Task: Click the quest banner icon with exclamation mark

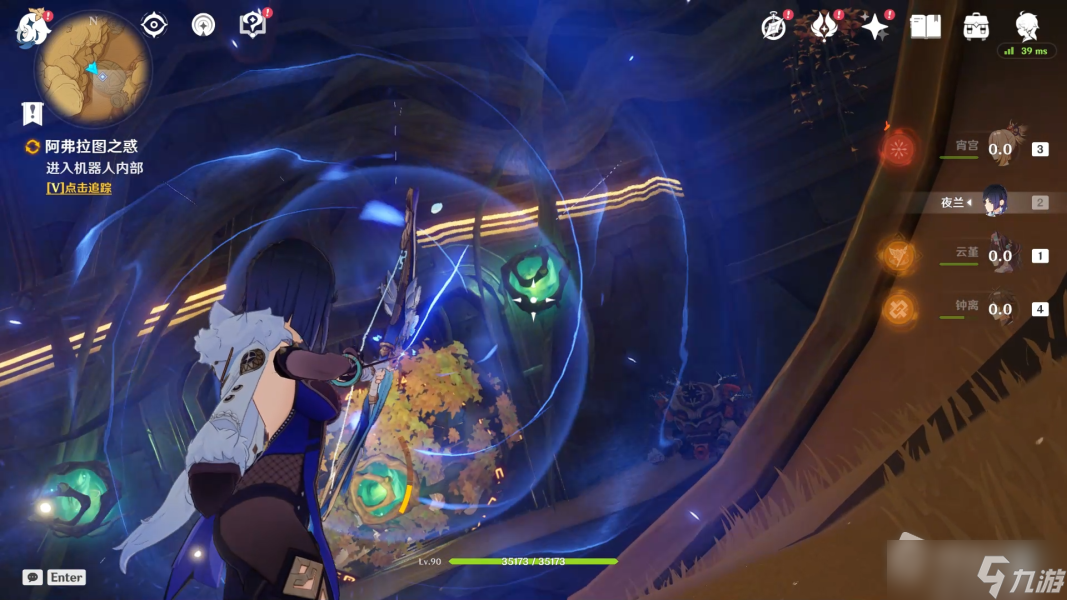Action: (x=33, y=113)
